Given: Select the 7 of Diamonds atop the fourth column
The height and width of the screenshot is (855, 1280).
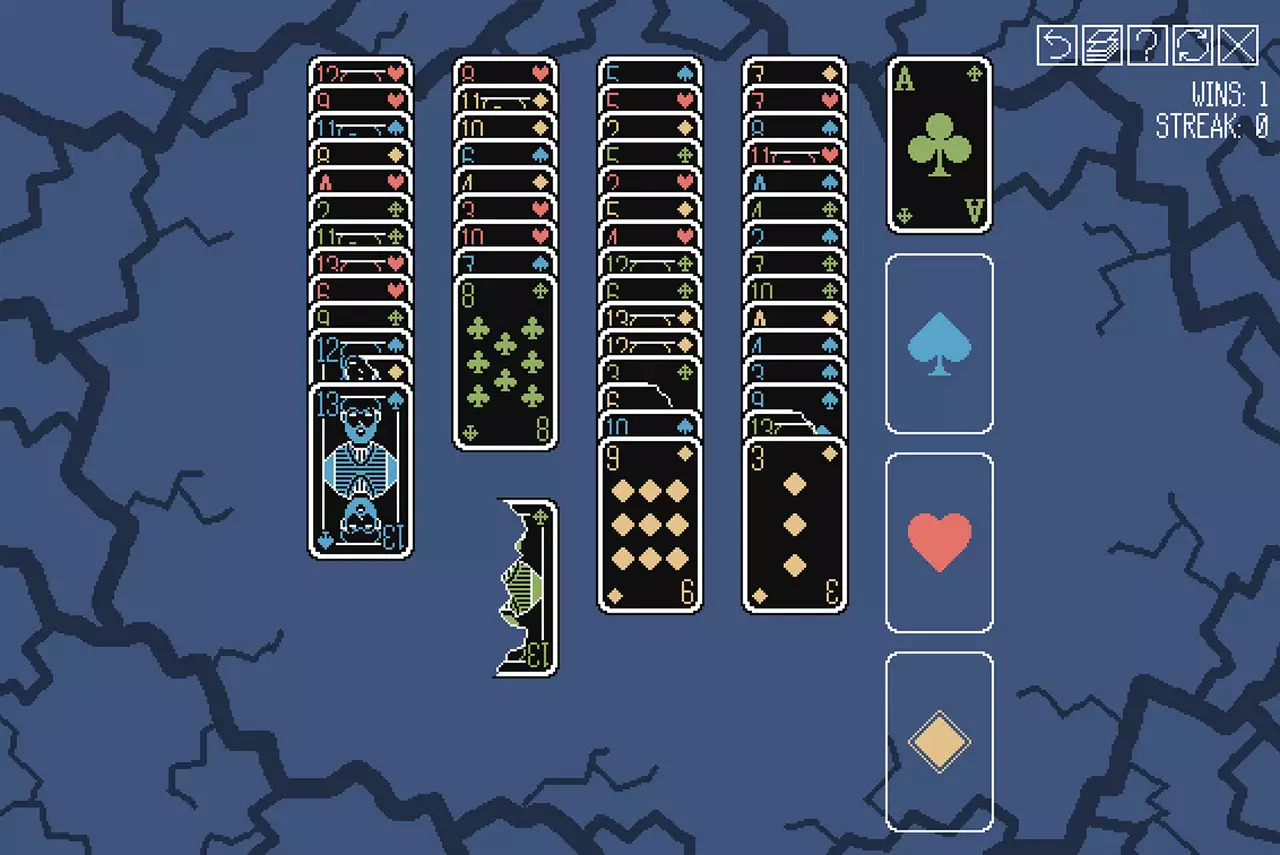Looking at the screenshot, I should 795,72.
